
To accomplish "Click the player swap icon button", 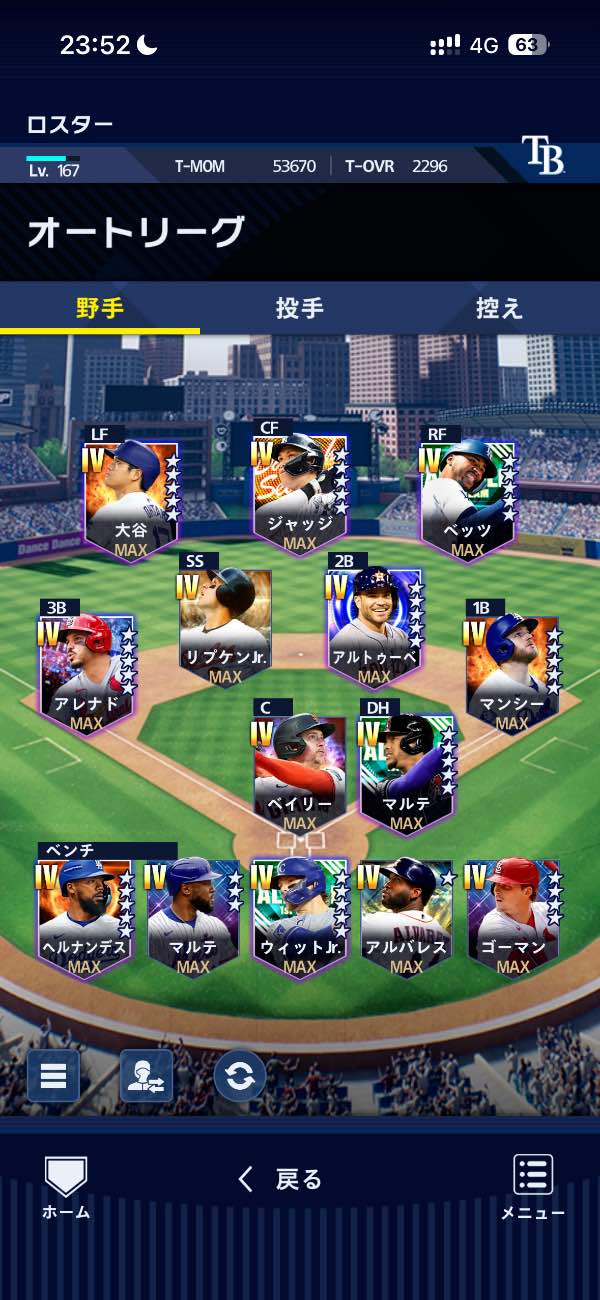I will pyautogui.click(x=146, y=1076).
